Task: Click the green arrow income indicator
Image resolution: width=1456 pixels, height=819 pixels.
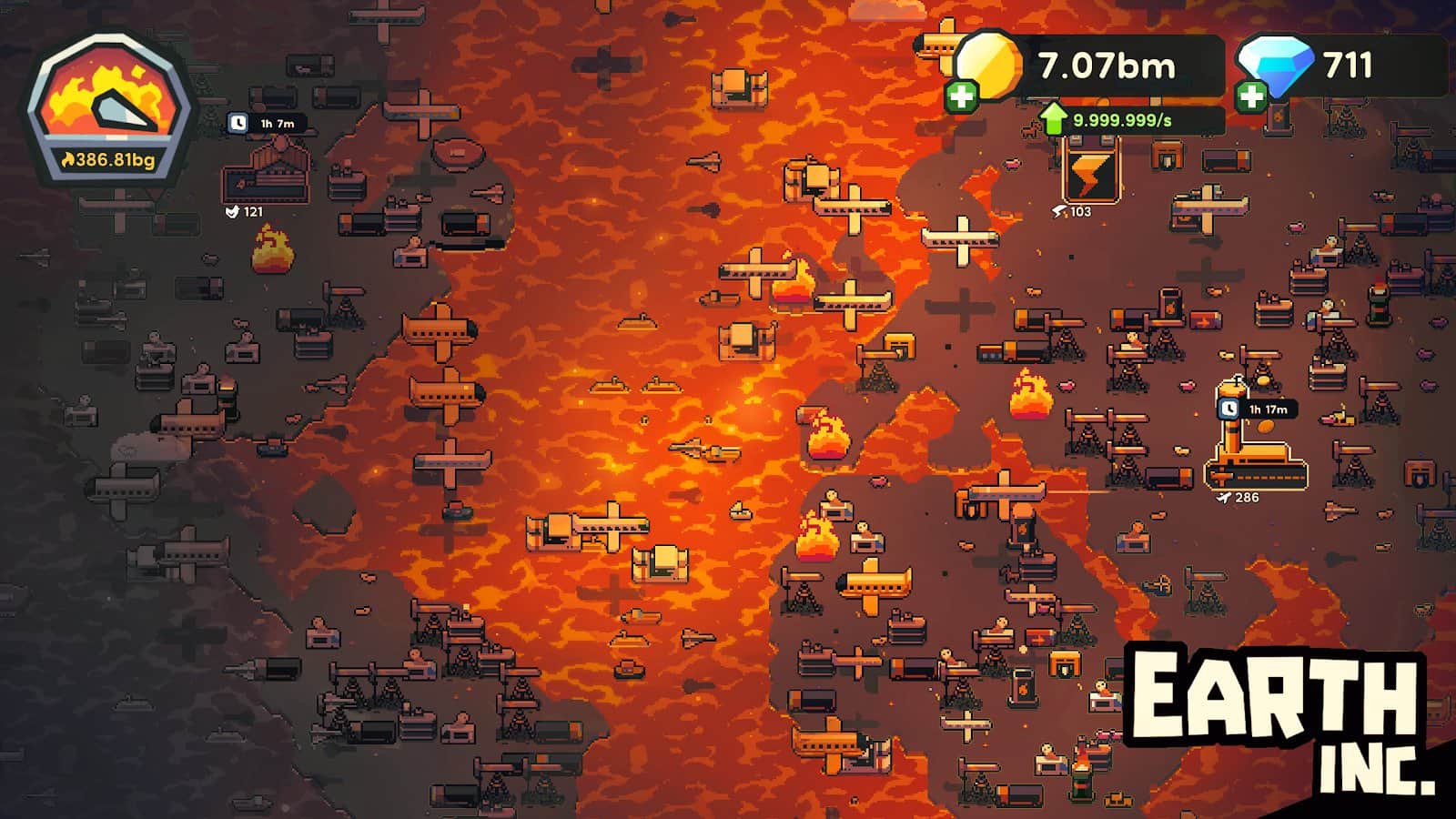Action: click(x=1056, y=118)
